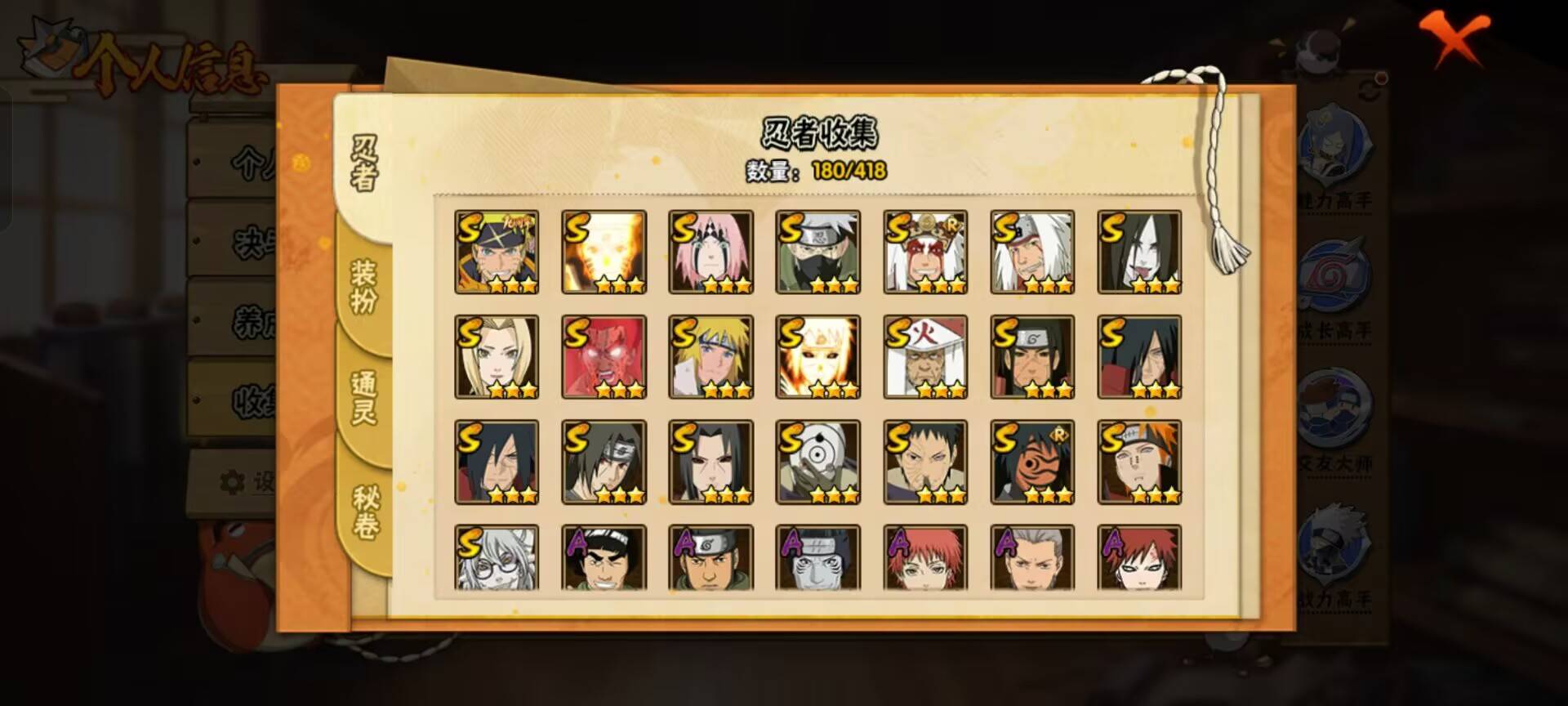1568x706 pixels.
Task: Click the 180/418 ninja count display
Action: (x=849, y=172)
